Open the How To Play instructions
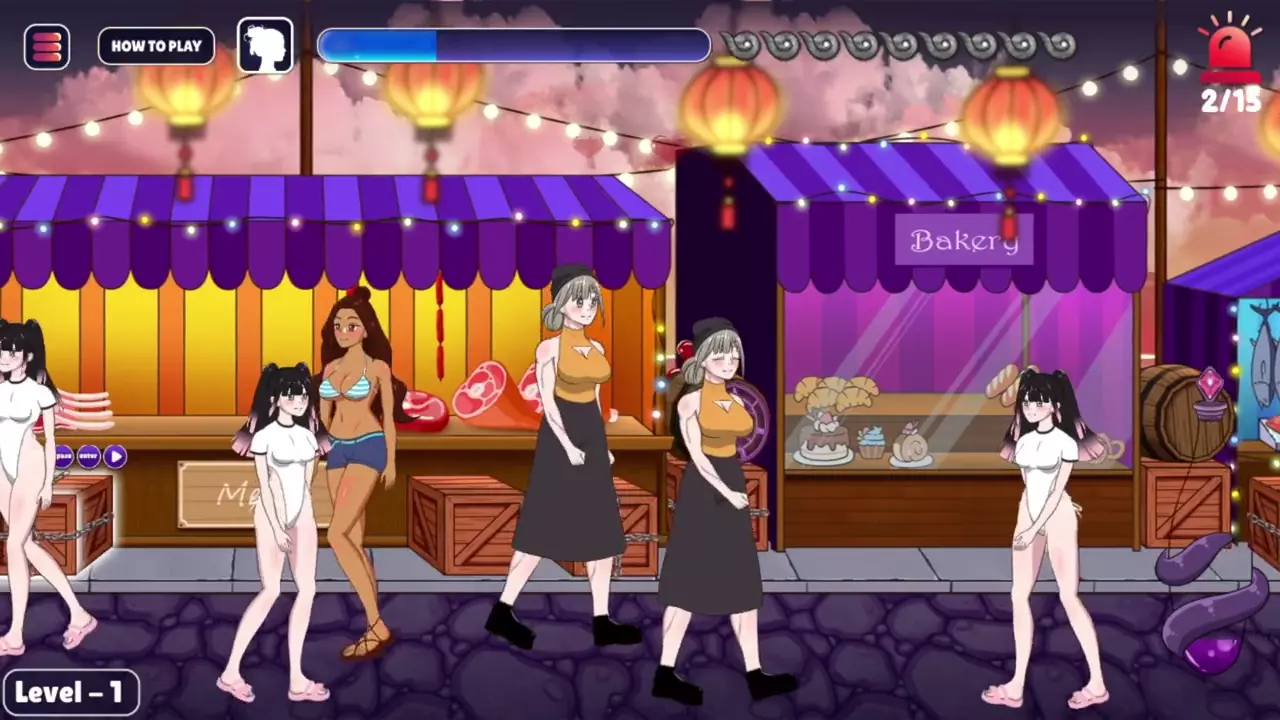The height and width of the screenshot is (720, 1280). coord(156,46)
